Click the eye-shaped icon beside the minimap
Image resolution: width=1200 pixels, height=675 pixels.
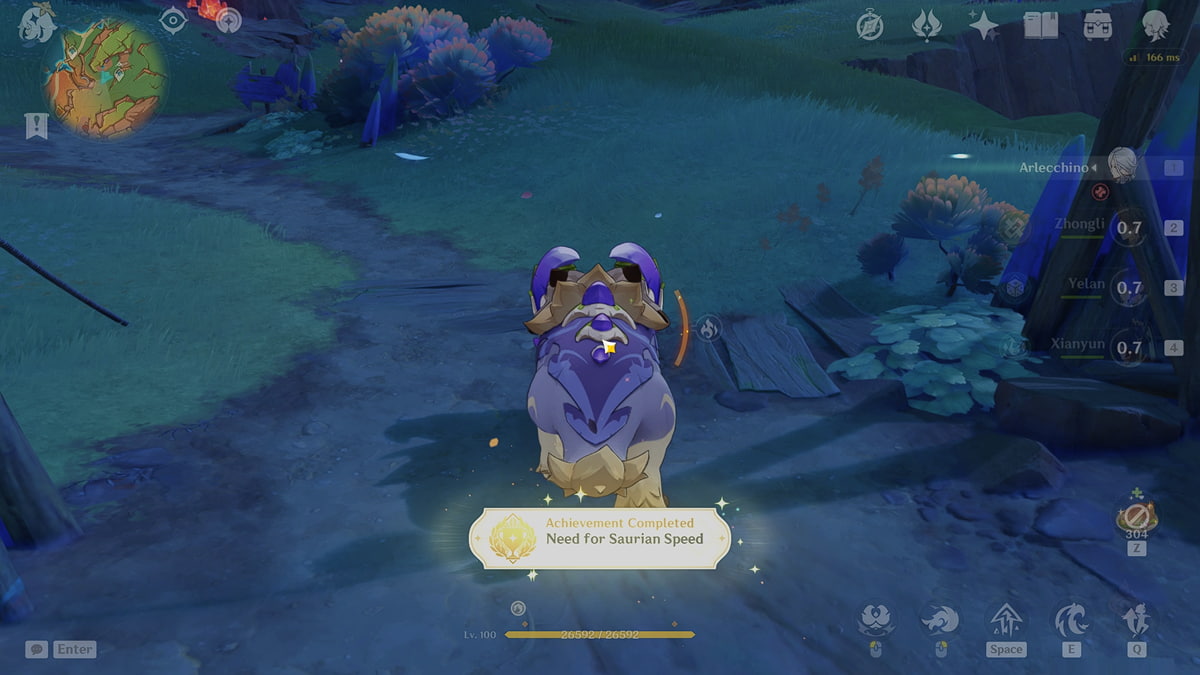pyautogui.click(x=174, y=21)
